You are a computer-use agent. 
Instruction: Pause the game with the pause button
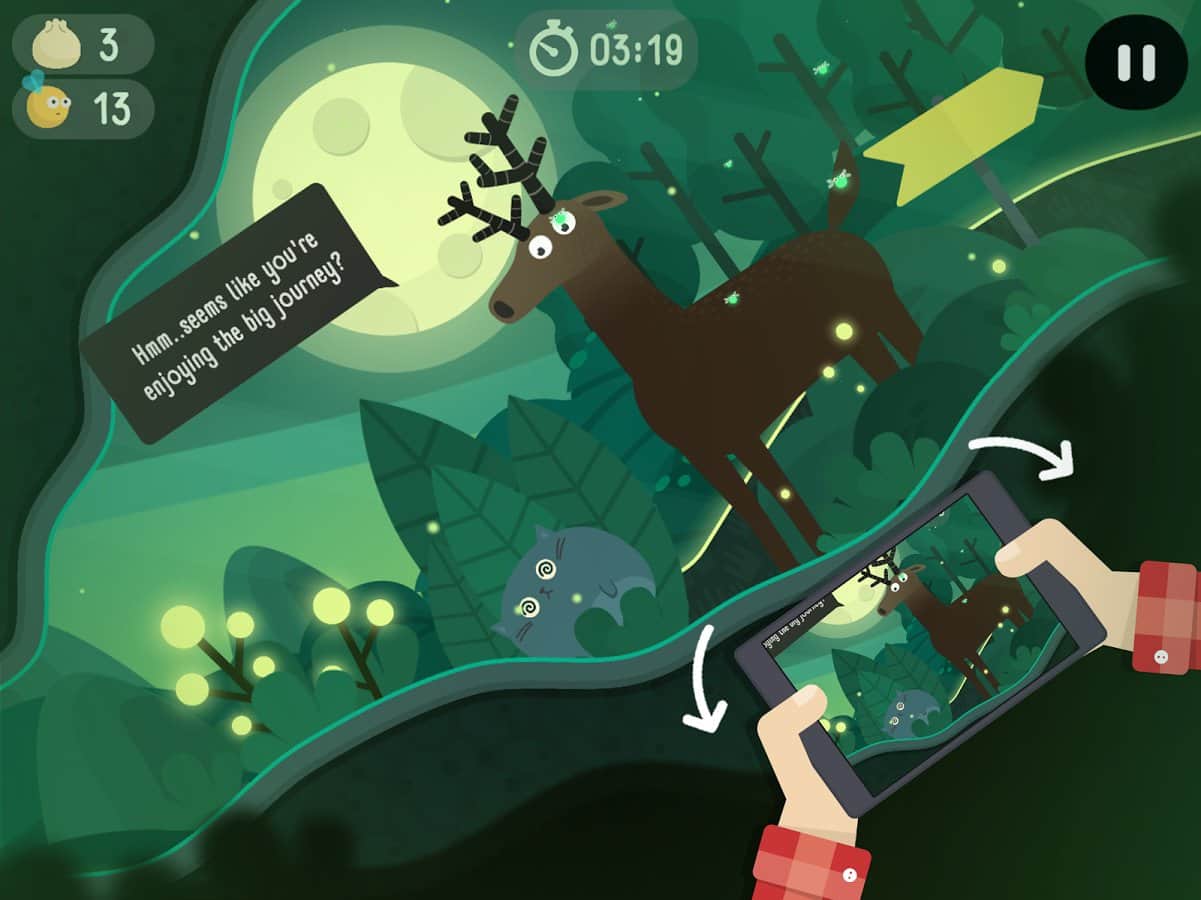(1136, 61)
